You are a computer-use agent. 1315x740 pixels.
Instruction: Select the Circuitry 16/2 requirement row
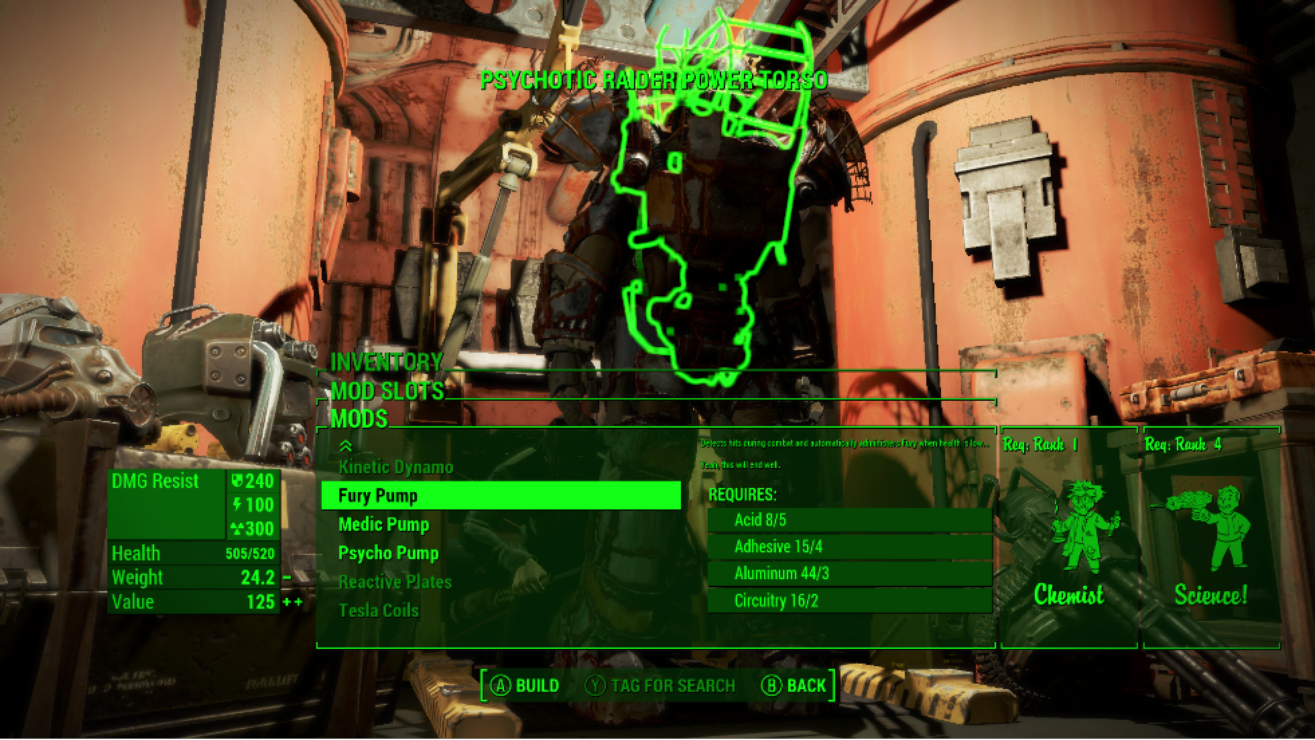(x=849, y=601)
